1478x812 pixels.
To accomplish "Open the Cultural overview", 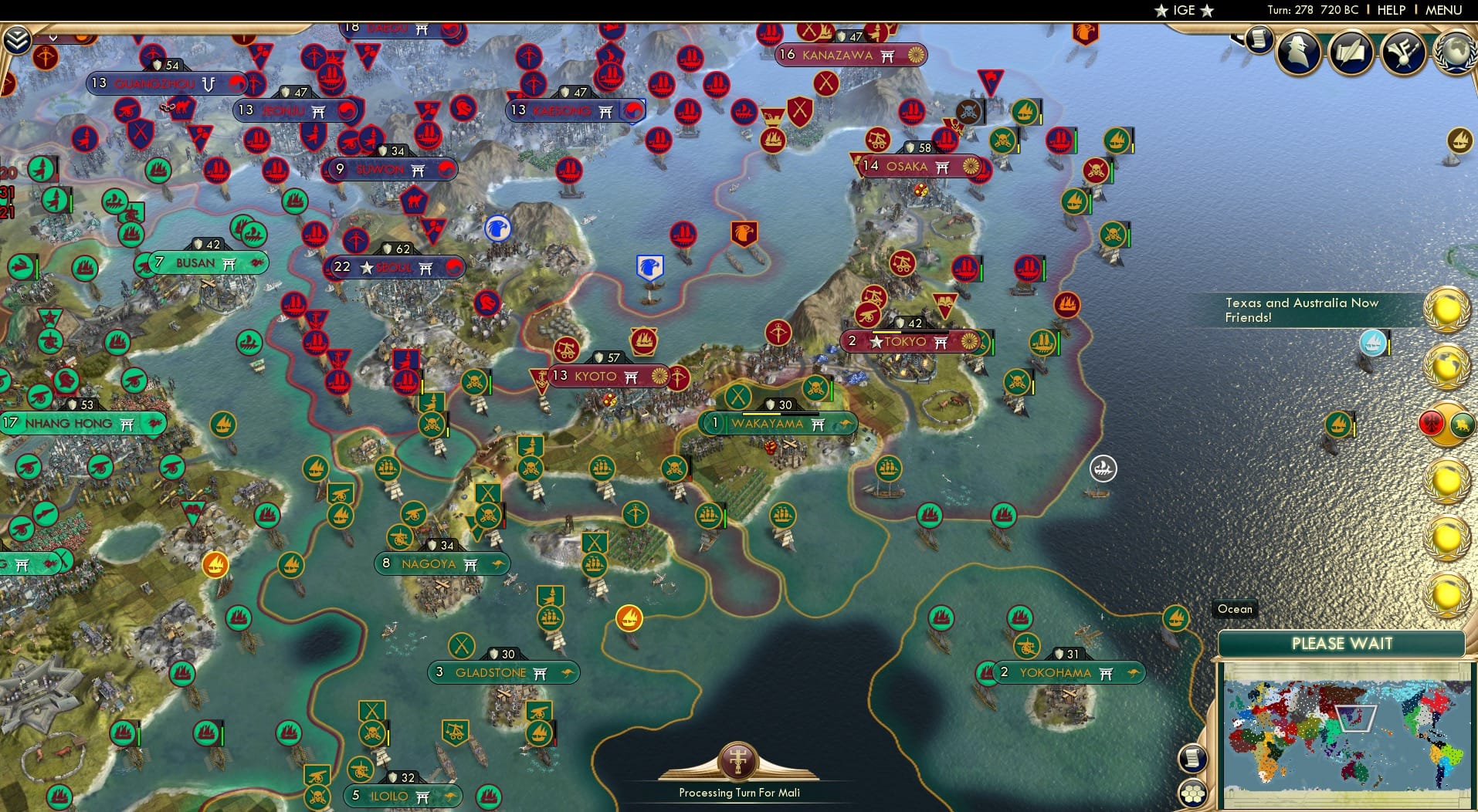I will coord(1351,53).
